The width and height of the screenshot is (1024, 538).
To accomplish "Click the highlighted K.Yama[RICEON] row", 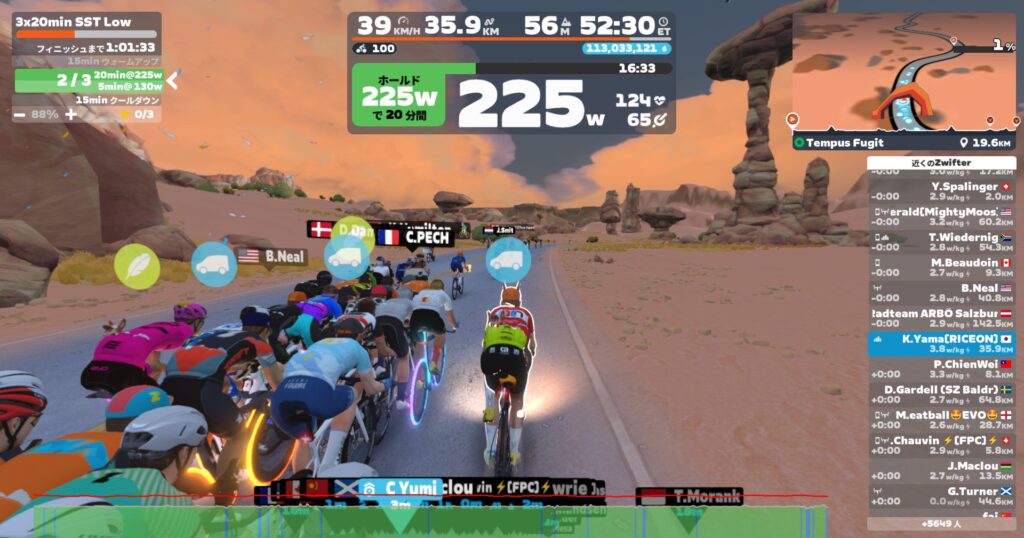I will [x=940, y=344].
